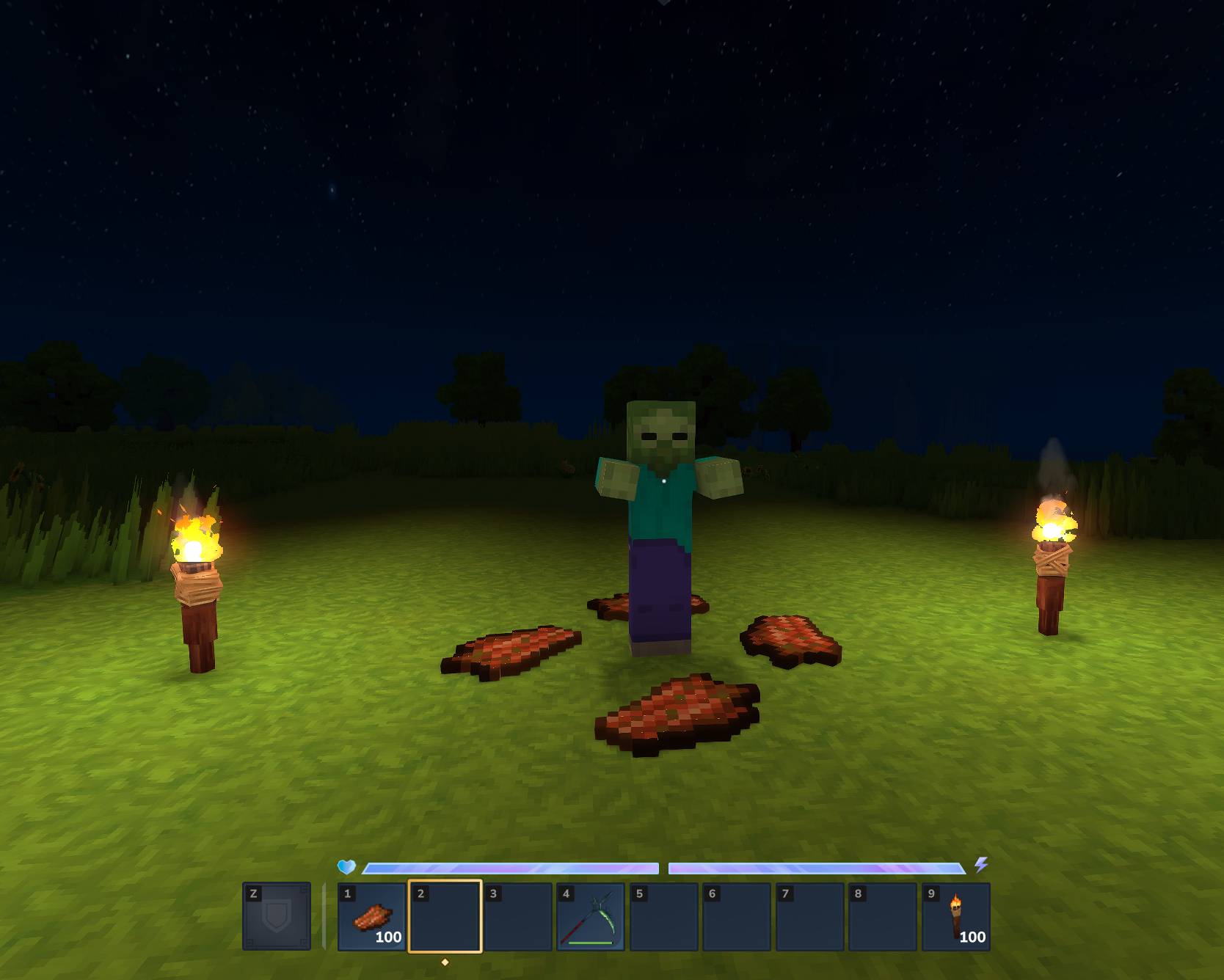Select the torch stack slot
This screenshot has height=980, width=1224.
[955, 917]
